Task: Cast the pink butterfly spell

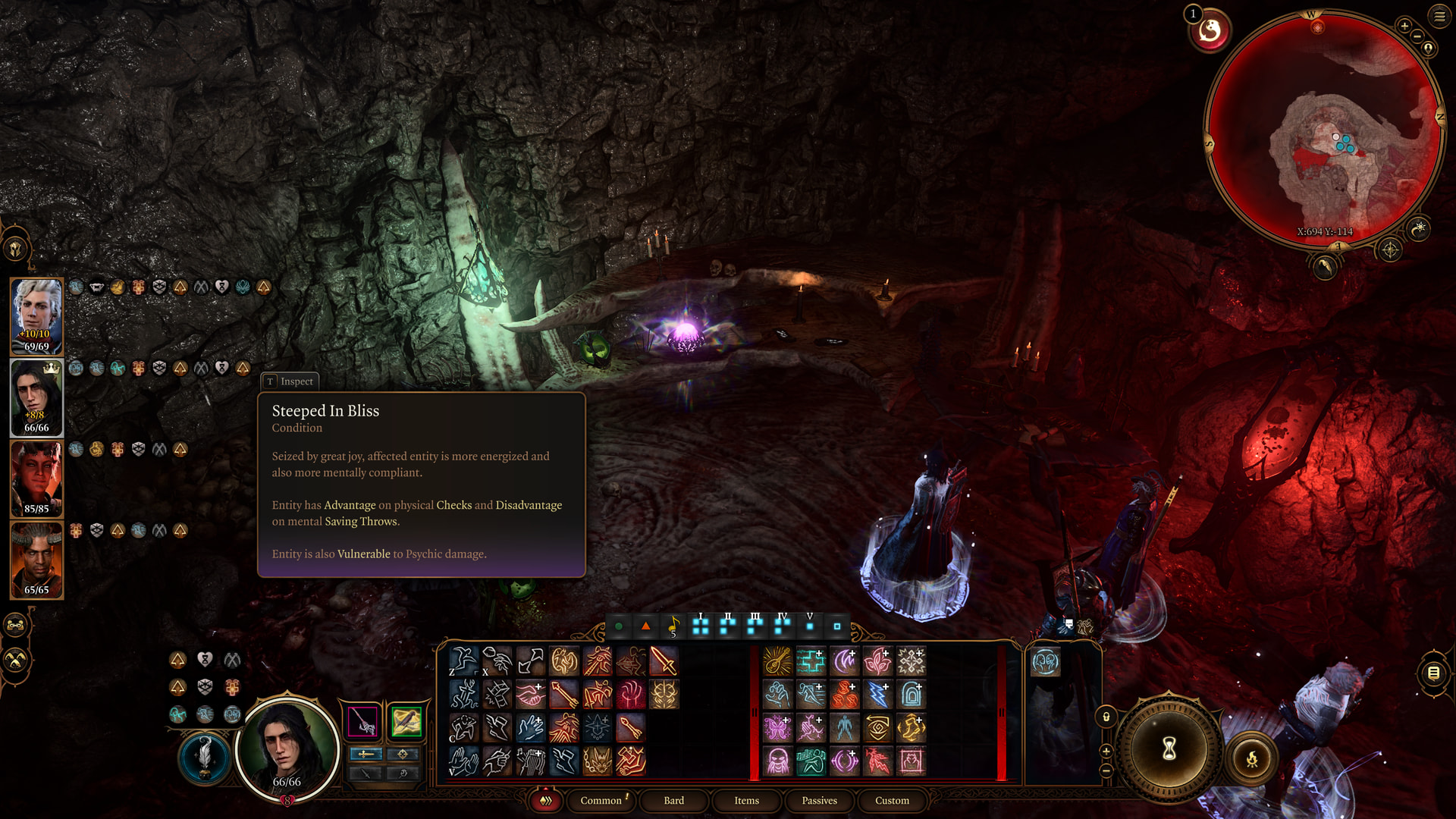Action: click(x=777, y=728)
